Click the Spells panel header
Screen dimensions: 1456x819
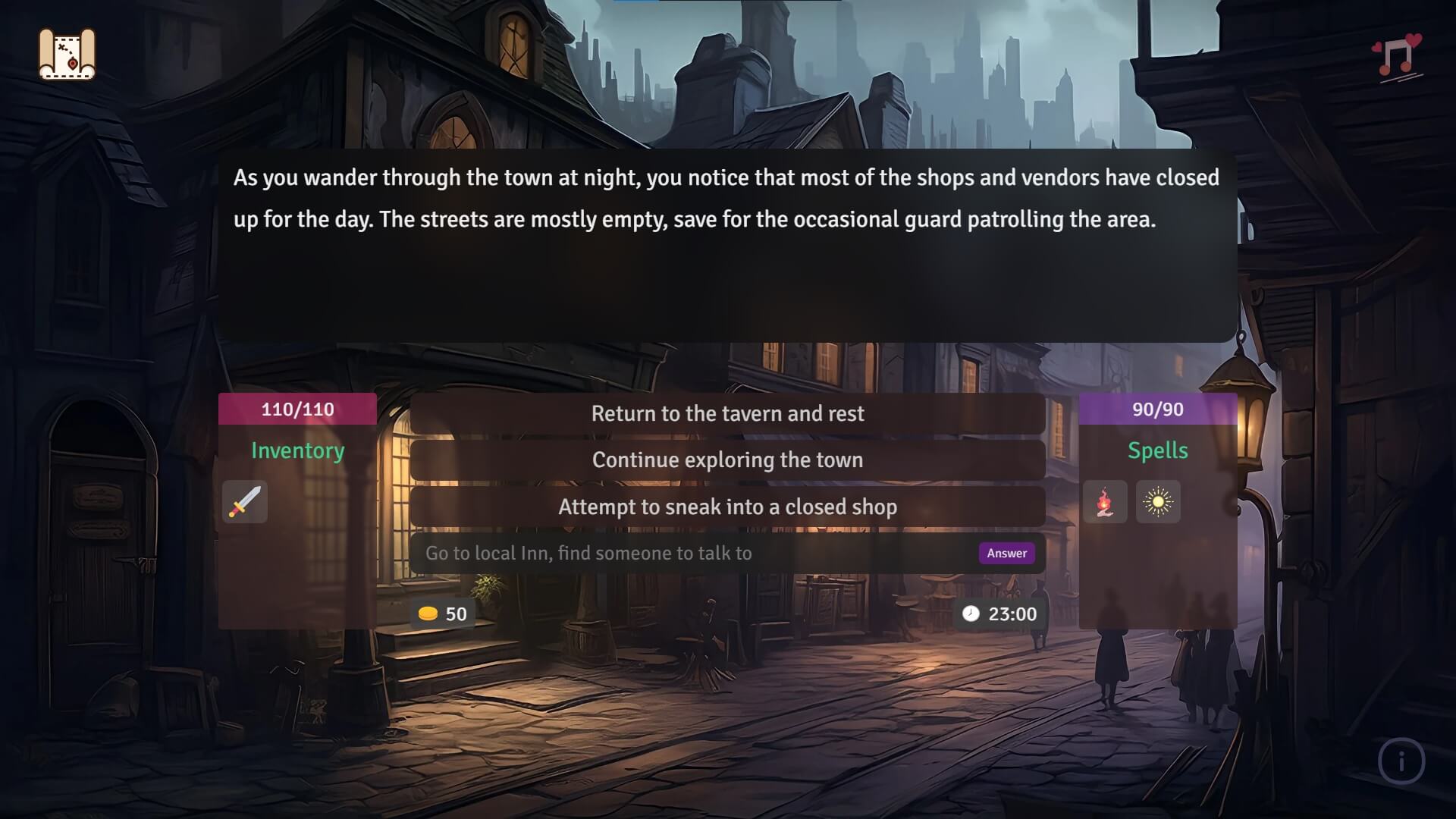point(1158,450)
